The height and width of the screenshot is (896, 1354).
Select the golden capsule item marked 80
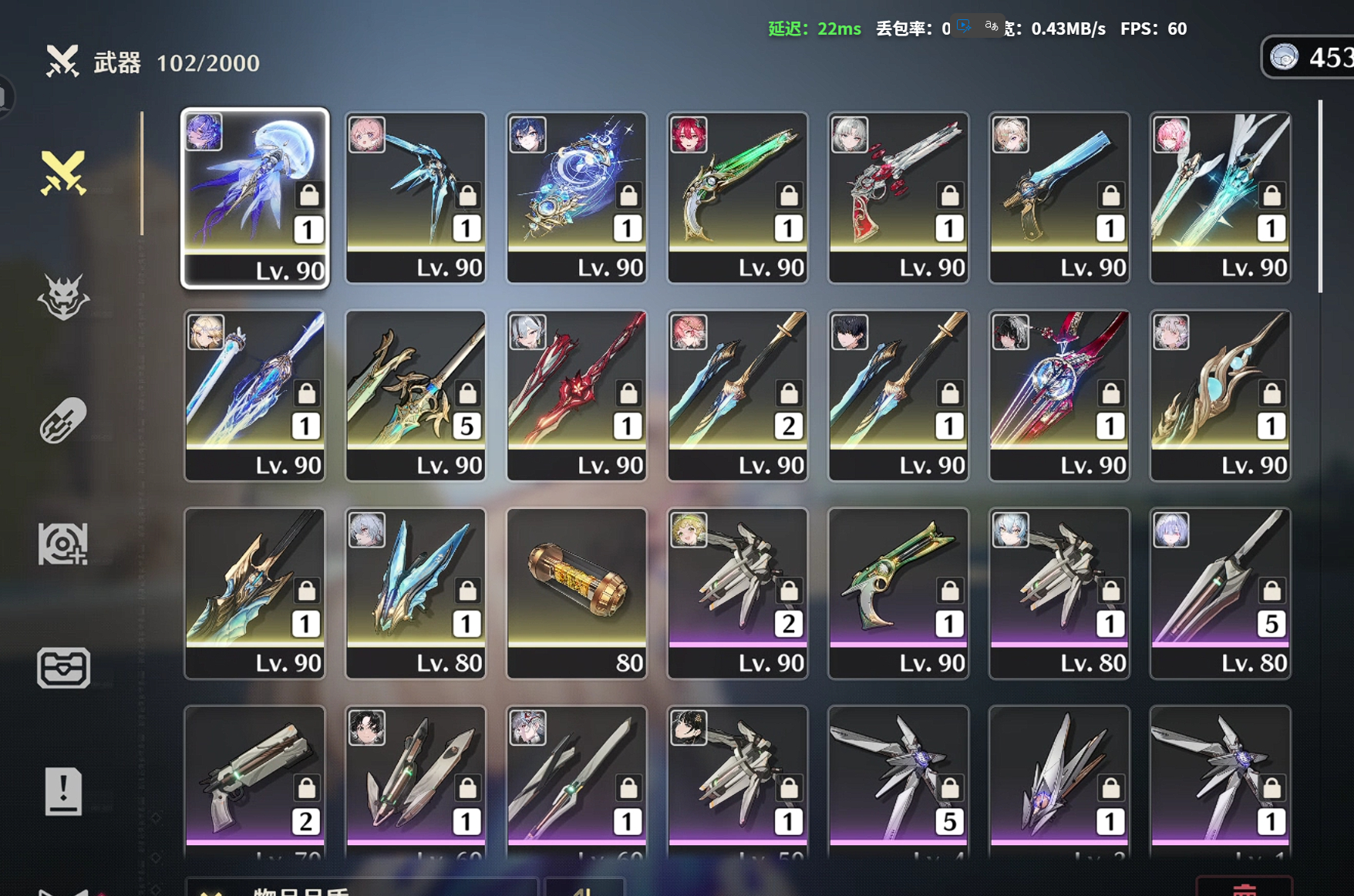click(x=576, y=592)
